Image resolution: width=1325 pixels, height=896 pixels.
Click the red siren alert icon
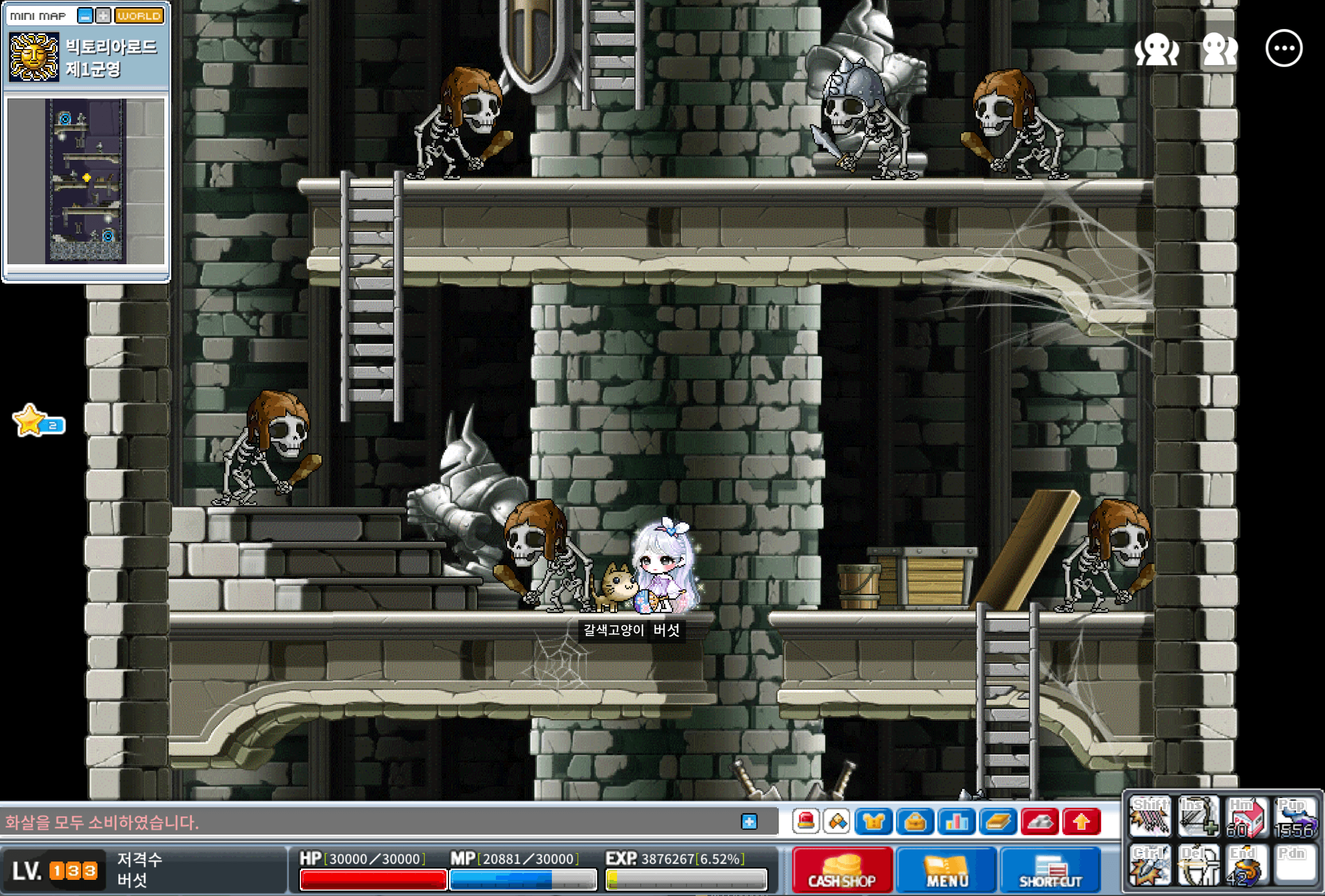[x=805, y=821]
